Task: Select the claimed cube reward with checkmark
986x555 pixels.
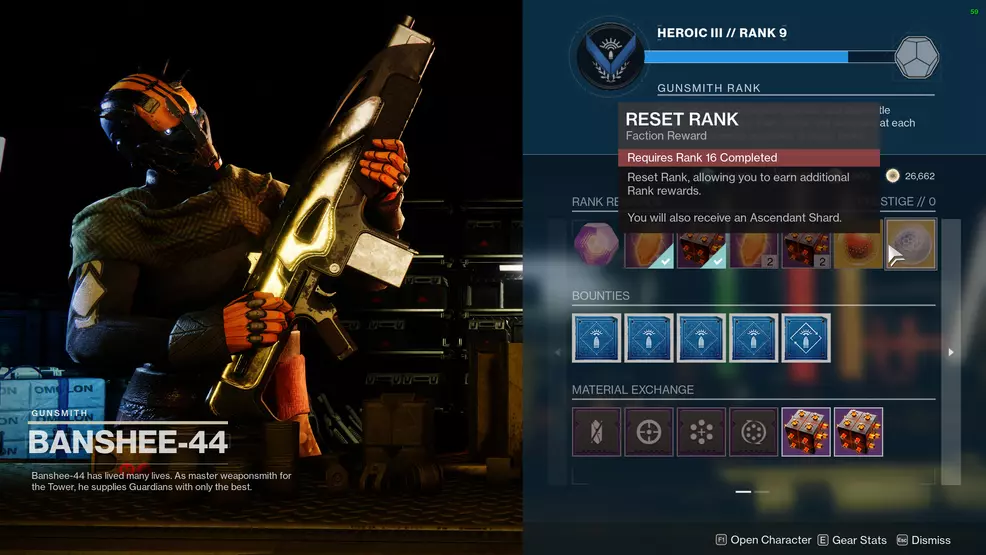Action: coord(701,247)
